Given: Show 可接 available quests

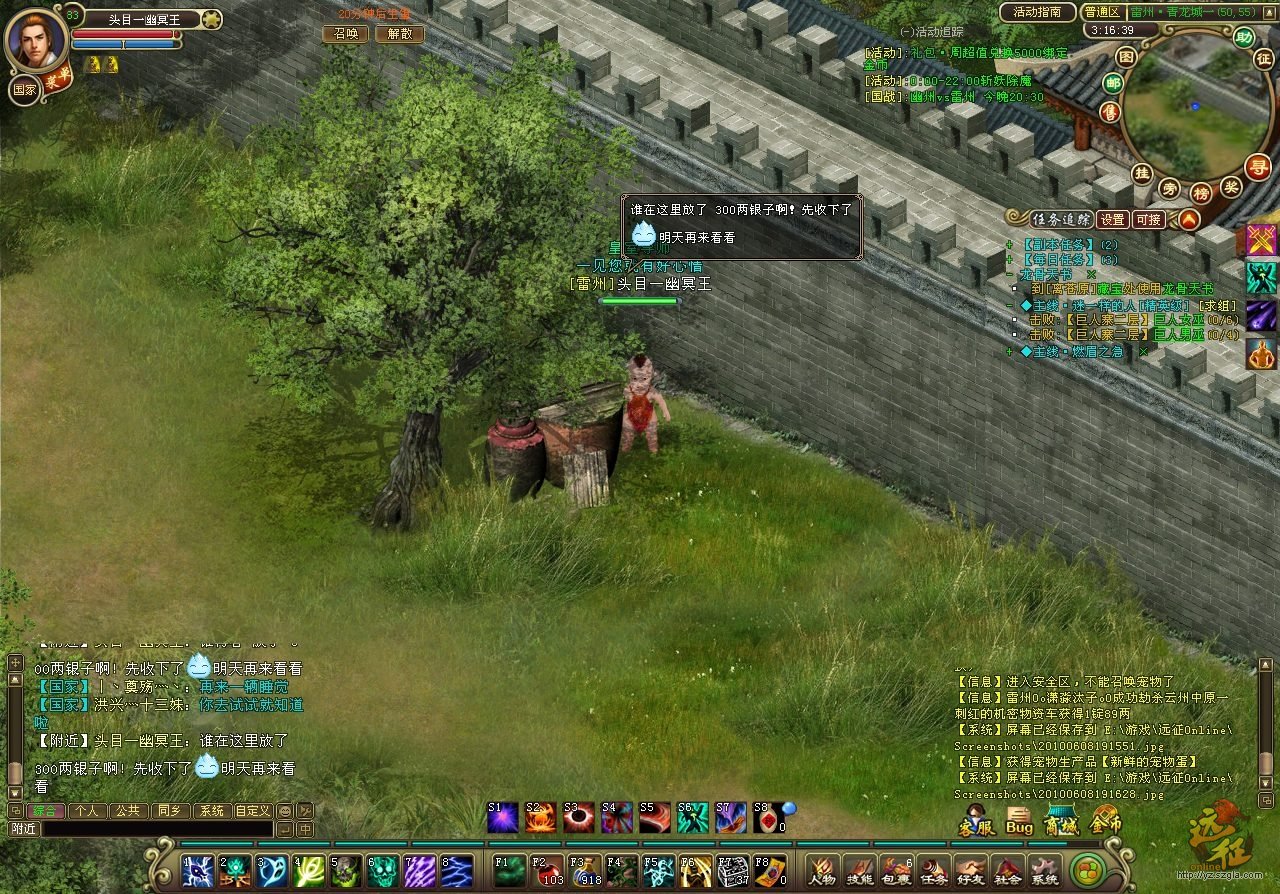Looking at the screenshot, I should coord(1149,219).
